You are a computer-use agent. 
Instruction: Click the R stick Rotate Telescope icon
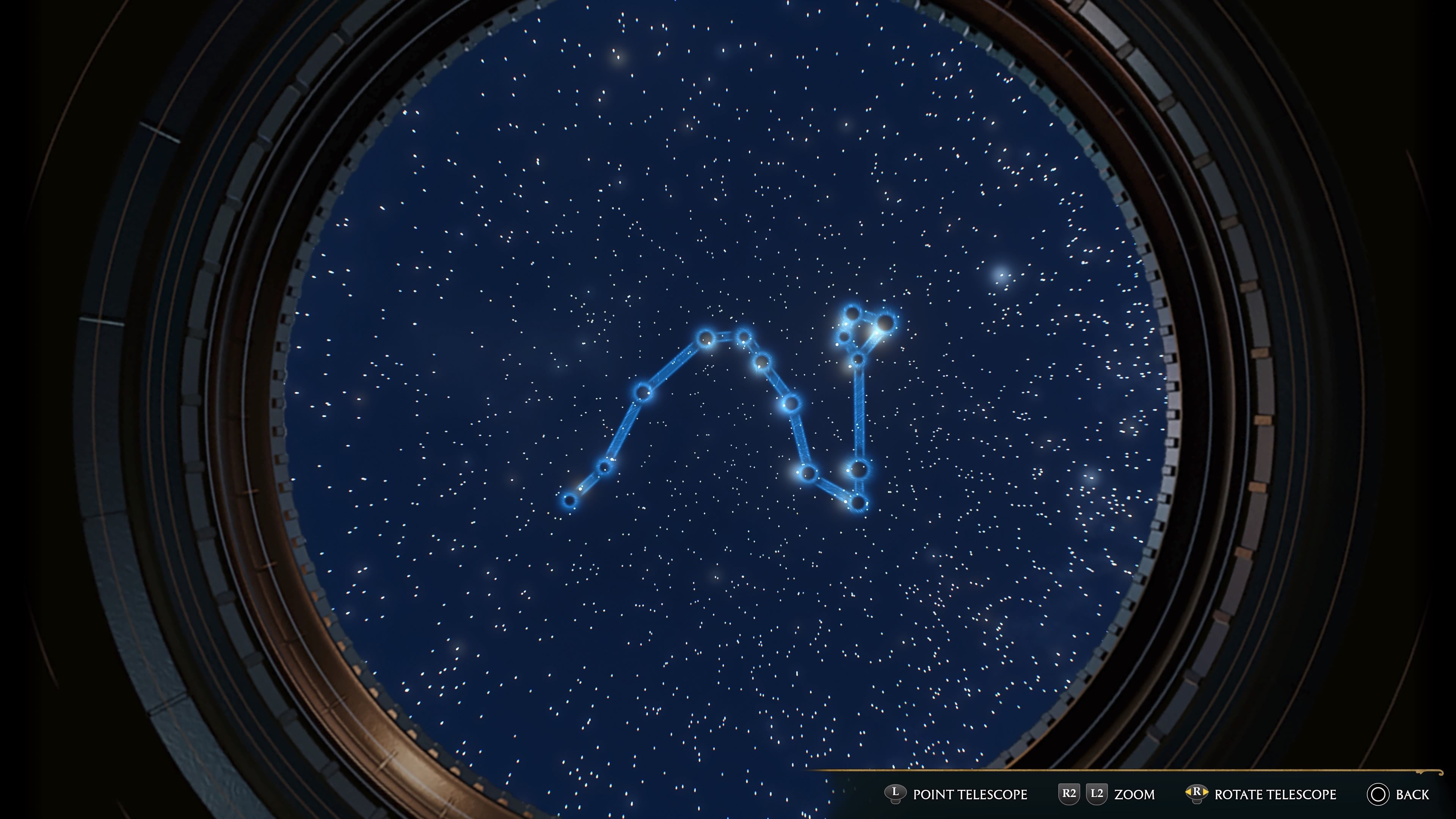tap(1197, 793)
